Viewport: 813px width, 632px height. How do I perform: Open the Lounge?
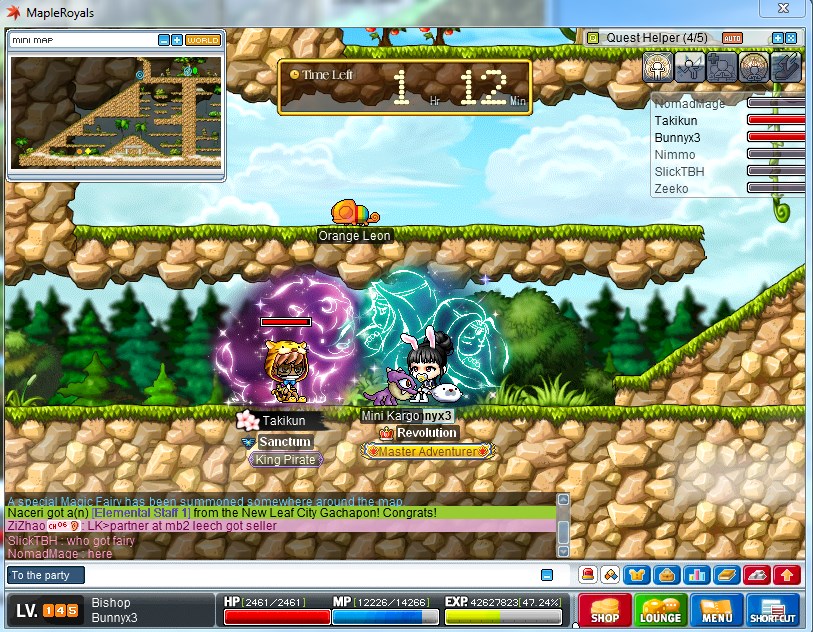point(660,610)
